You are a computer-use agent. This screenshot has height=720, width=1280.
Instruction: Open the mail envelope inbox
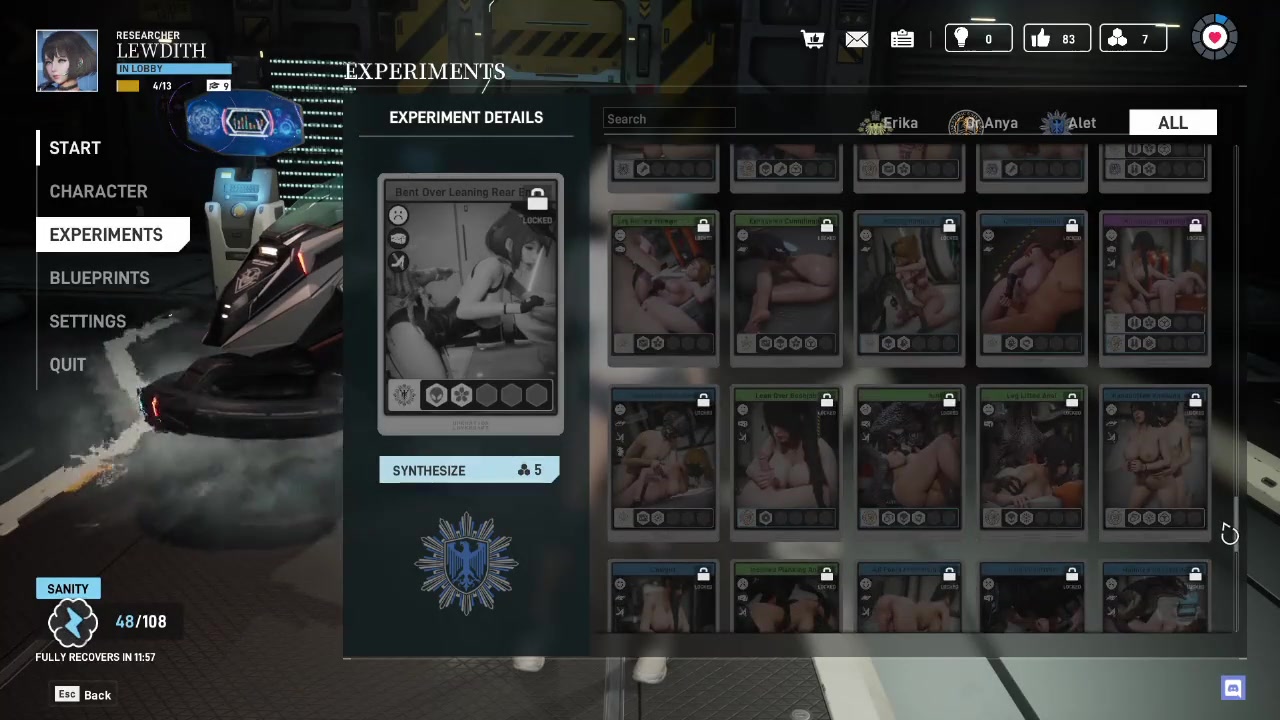point(857,39)
